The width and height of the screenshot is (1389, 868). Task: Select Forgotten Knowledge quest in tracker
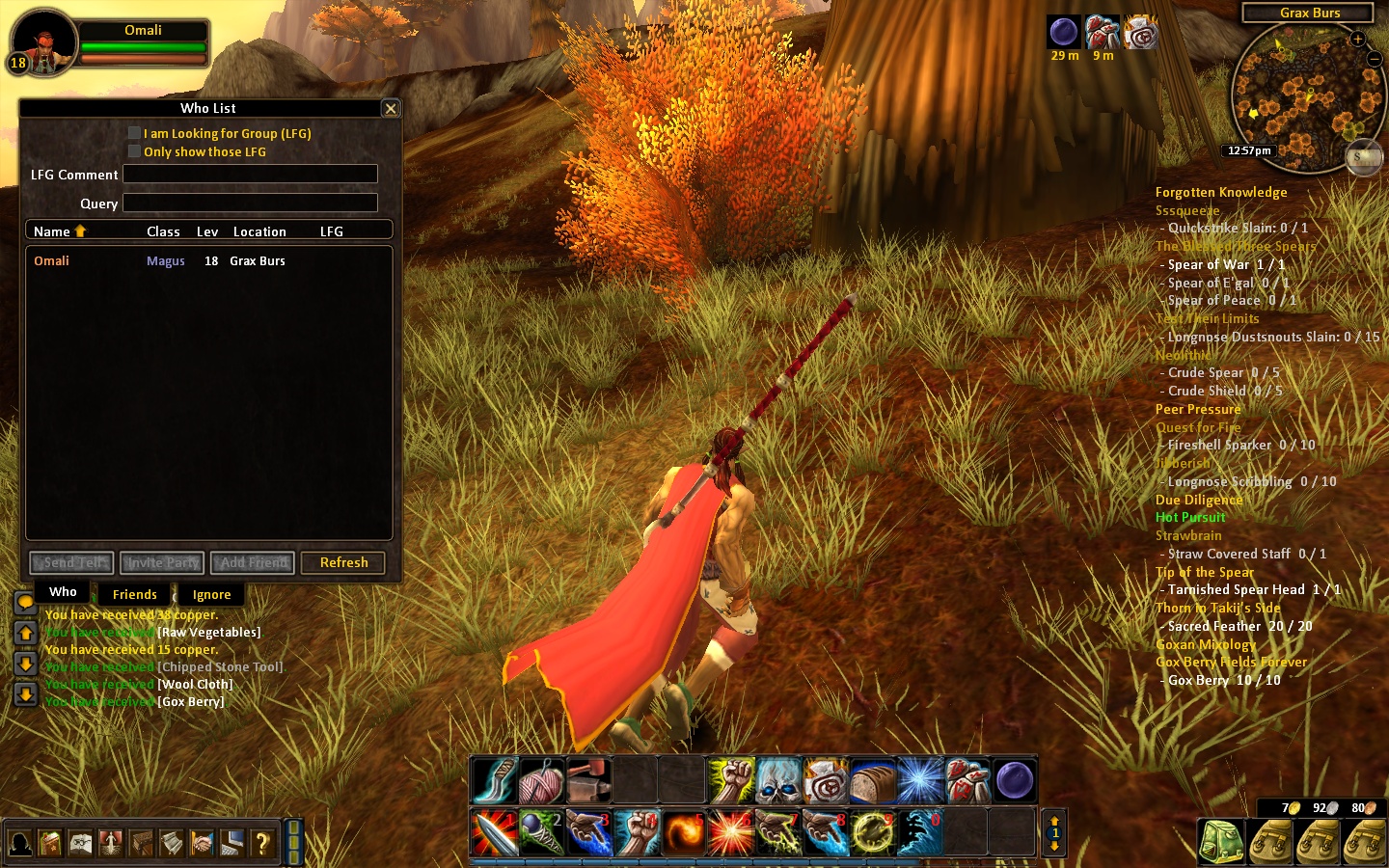tap(1221, 192)
